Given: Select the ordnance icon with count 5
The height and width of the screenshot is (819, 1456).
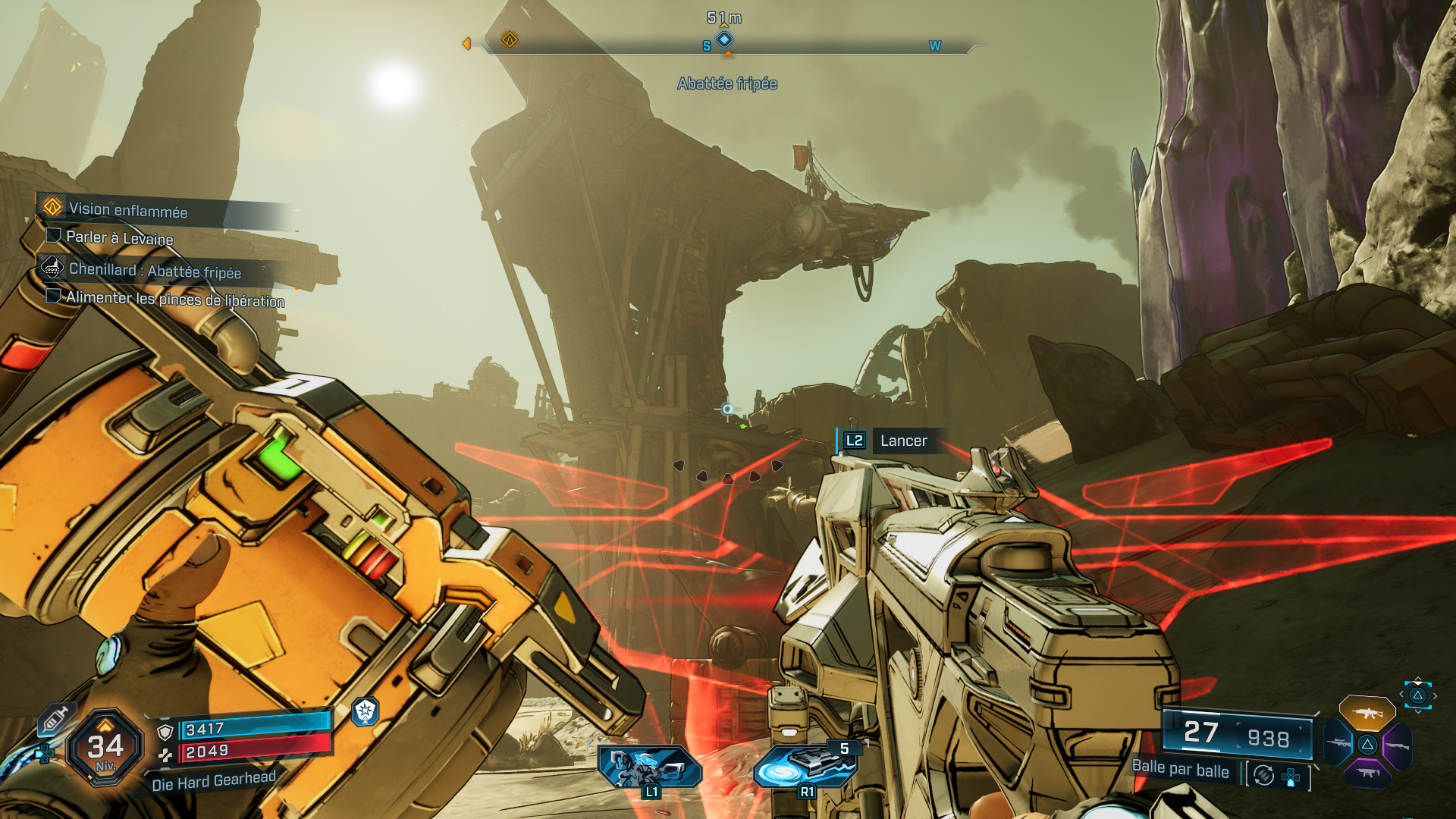Looking at the screenshot, I should pos(805,766).
